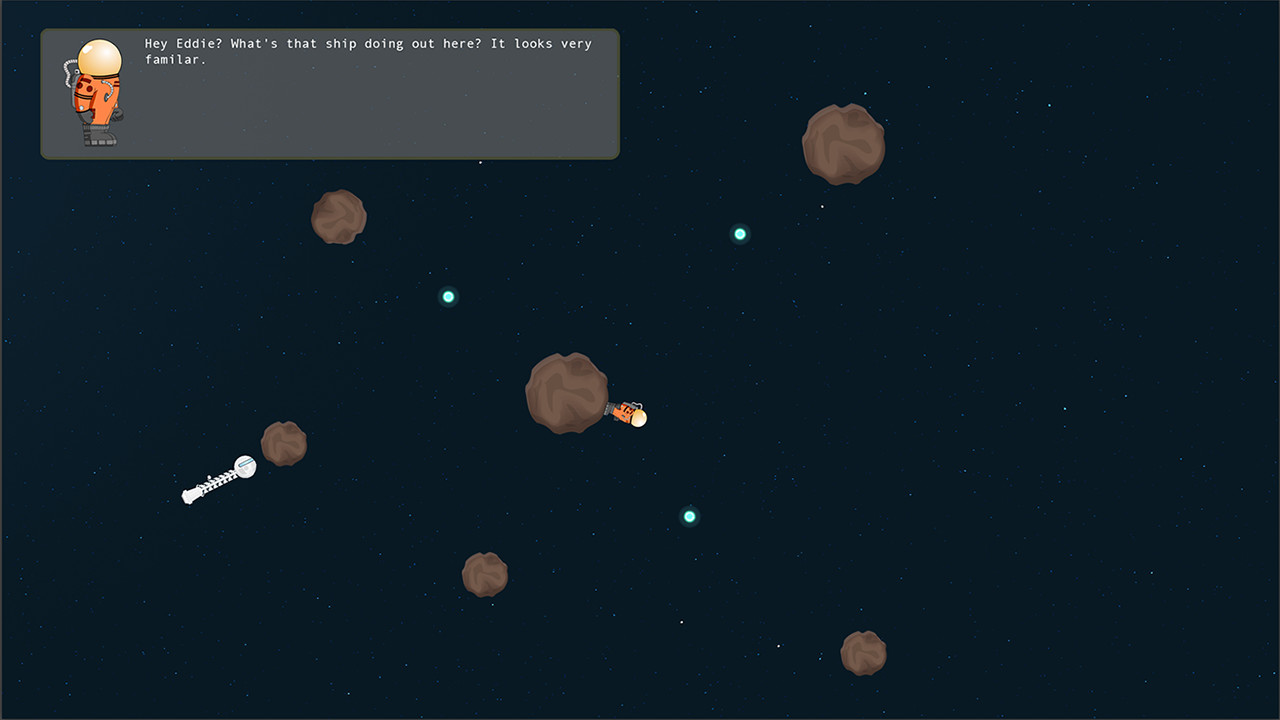
Task: Click the astronaut's glowing helmet on the ship
Action: pyautogui.click(x=637, y=418)
